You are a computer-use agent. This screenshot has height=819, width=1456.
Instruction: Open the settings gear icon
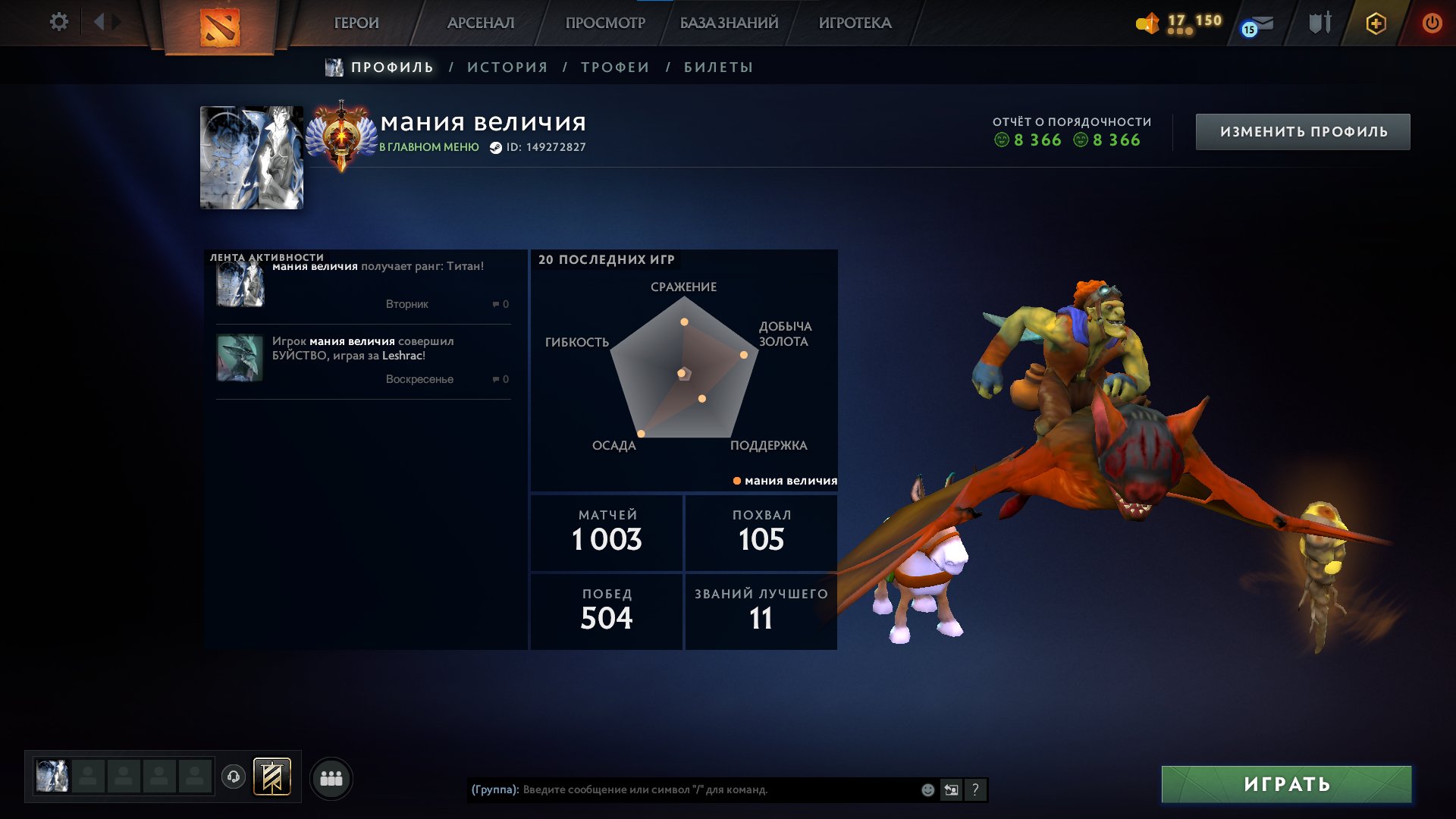click(x=59, y=22)
